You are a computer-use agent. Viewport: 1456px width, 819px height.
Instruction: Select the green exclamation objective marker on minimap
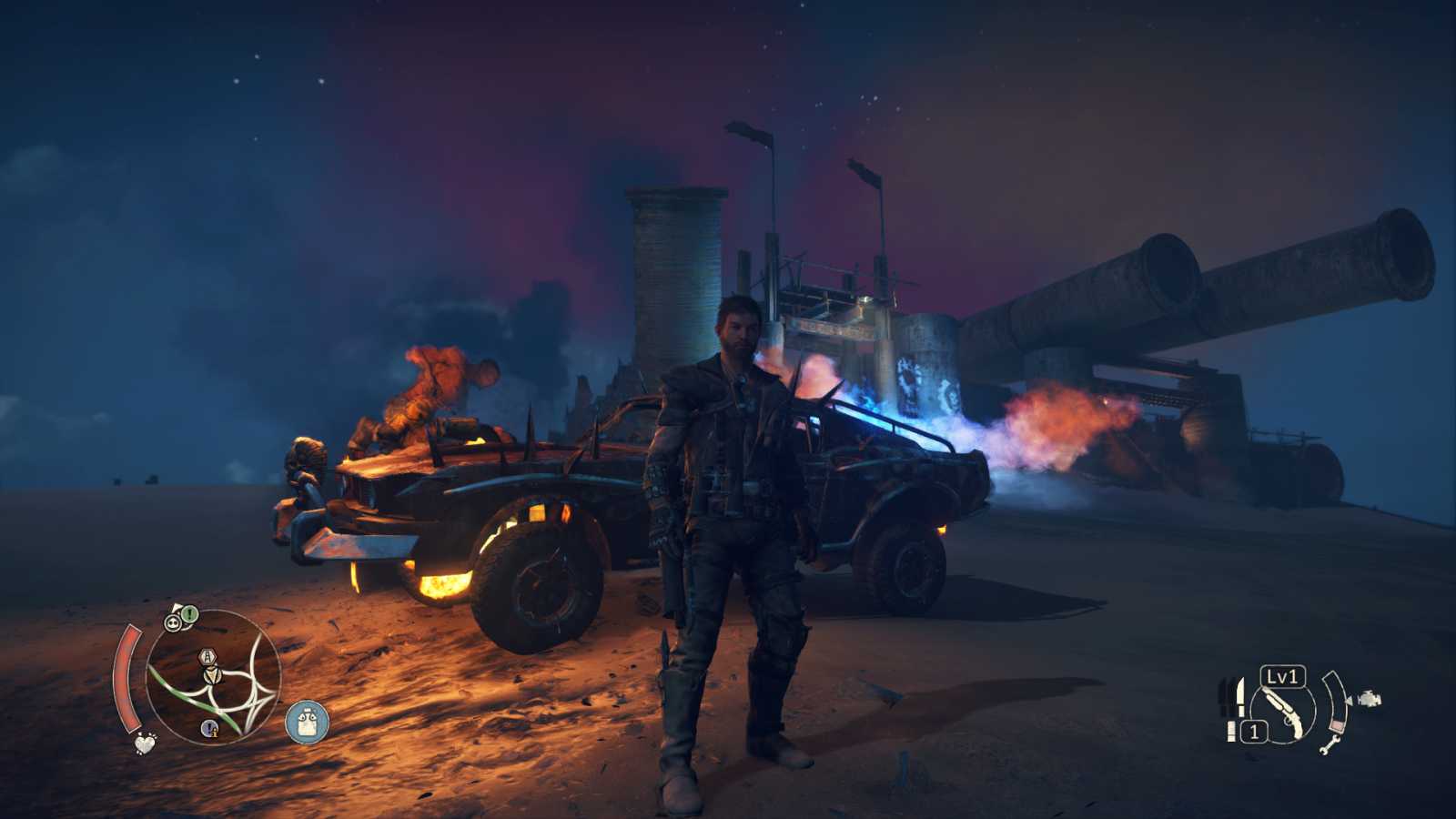pos(188,613)
